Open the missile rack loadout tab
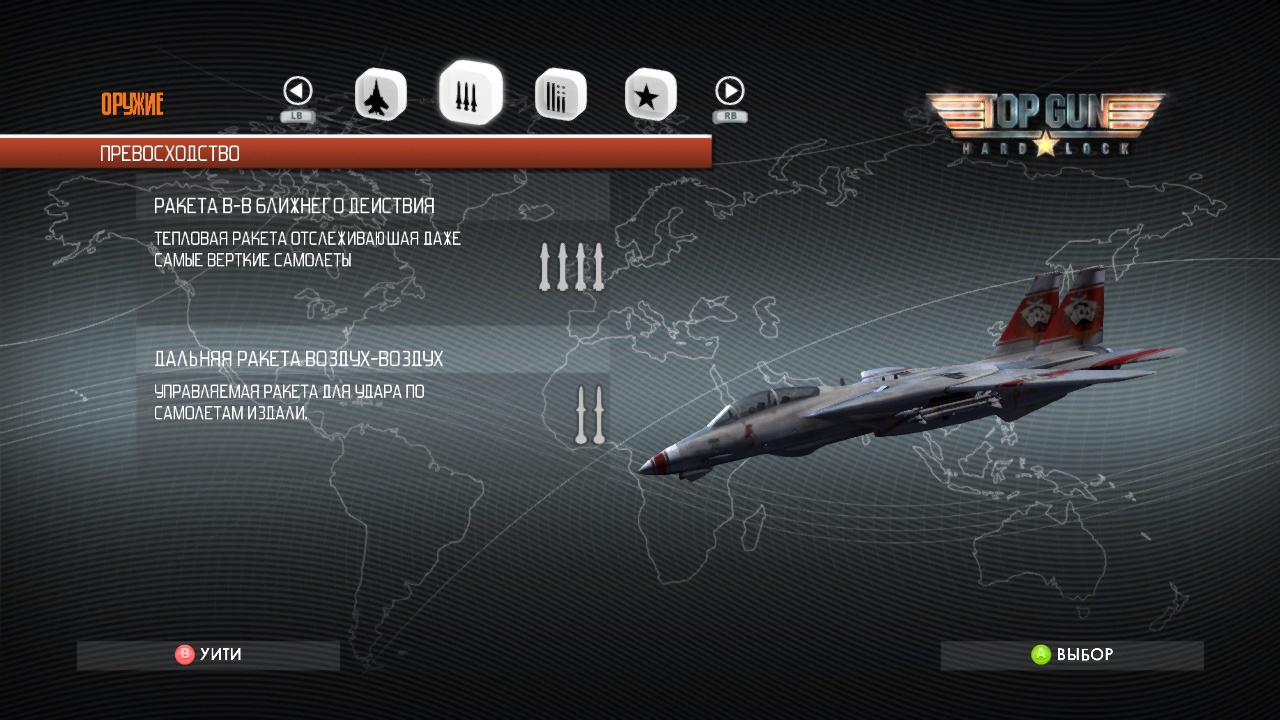 (560, 95)
